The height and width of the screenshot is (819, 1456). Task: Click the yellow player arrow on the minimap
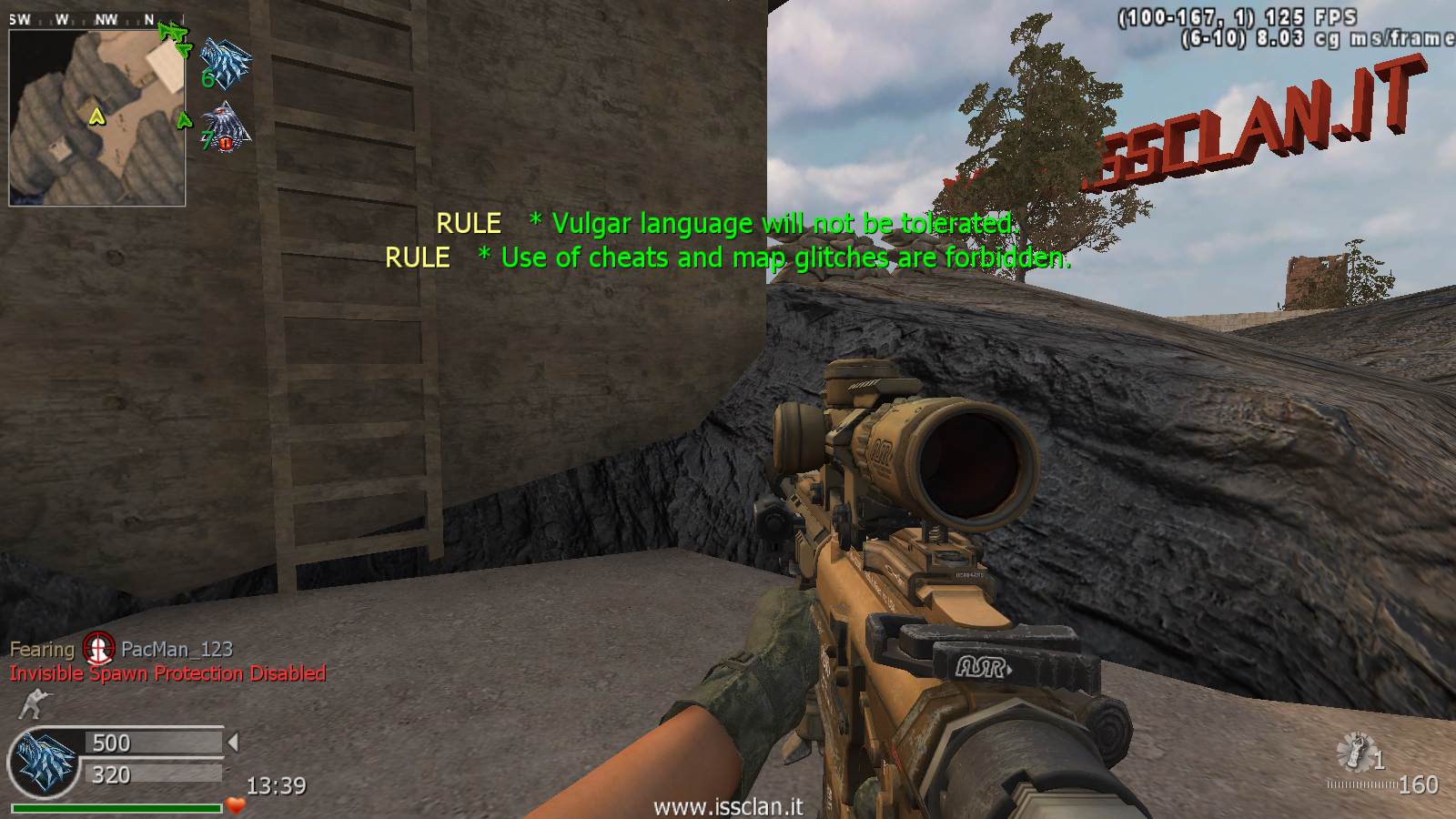96,116
